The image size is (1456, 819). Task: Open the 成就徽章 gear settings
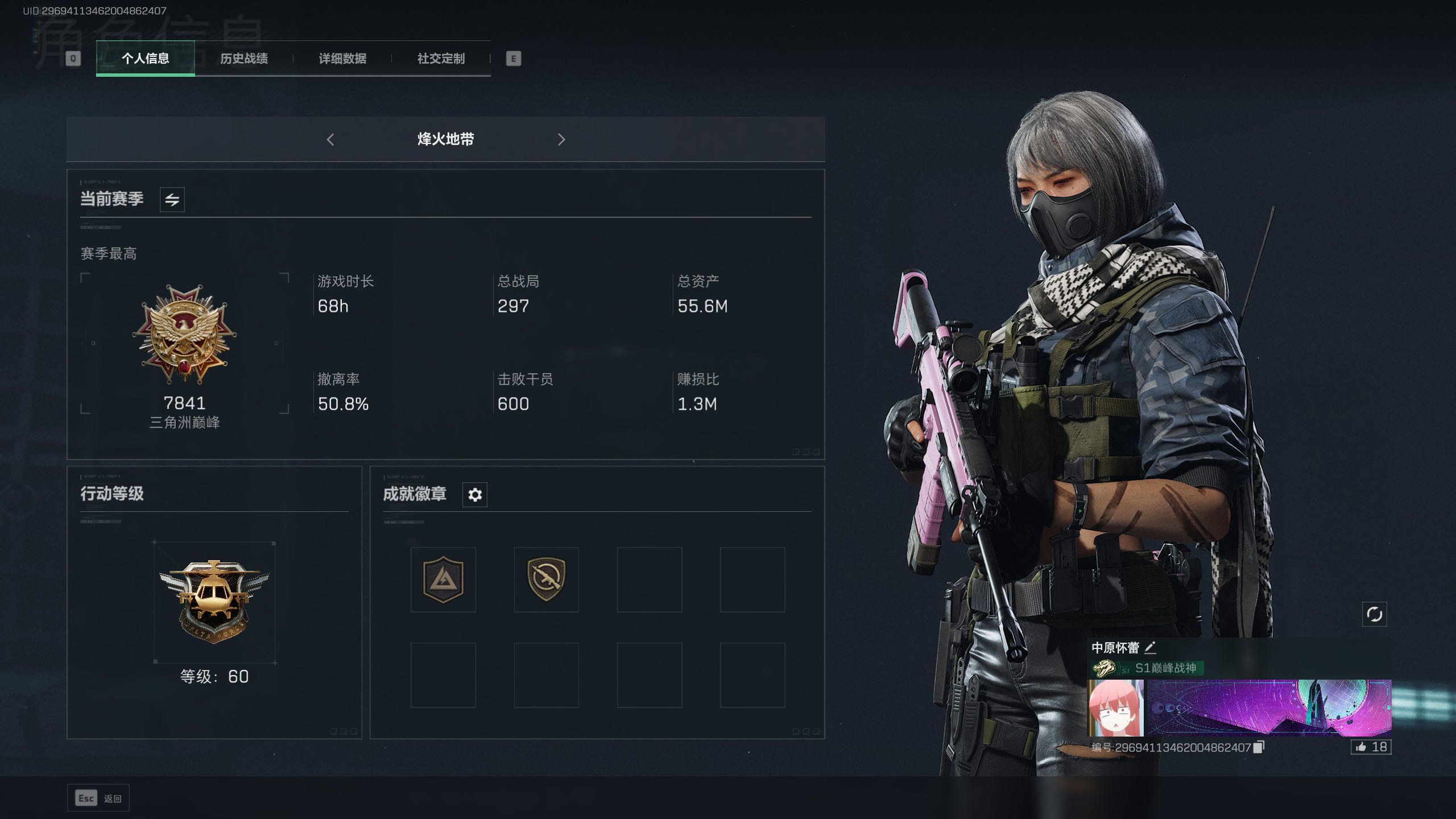(475, 495)
